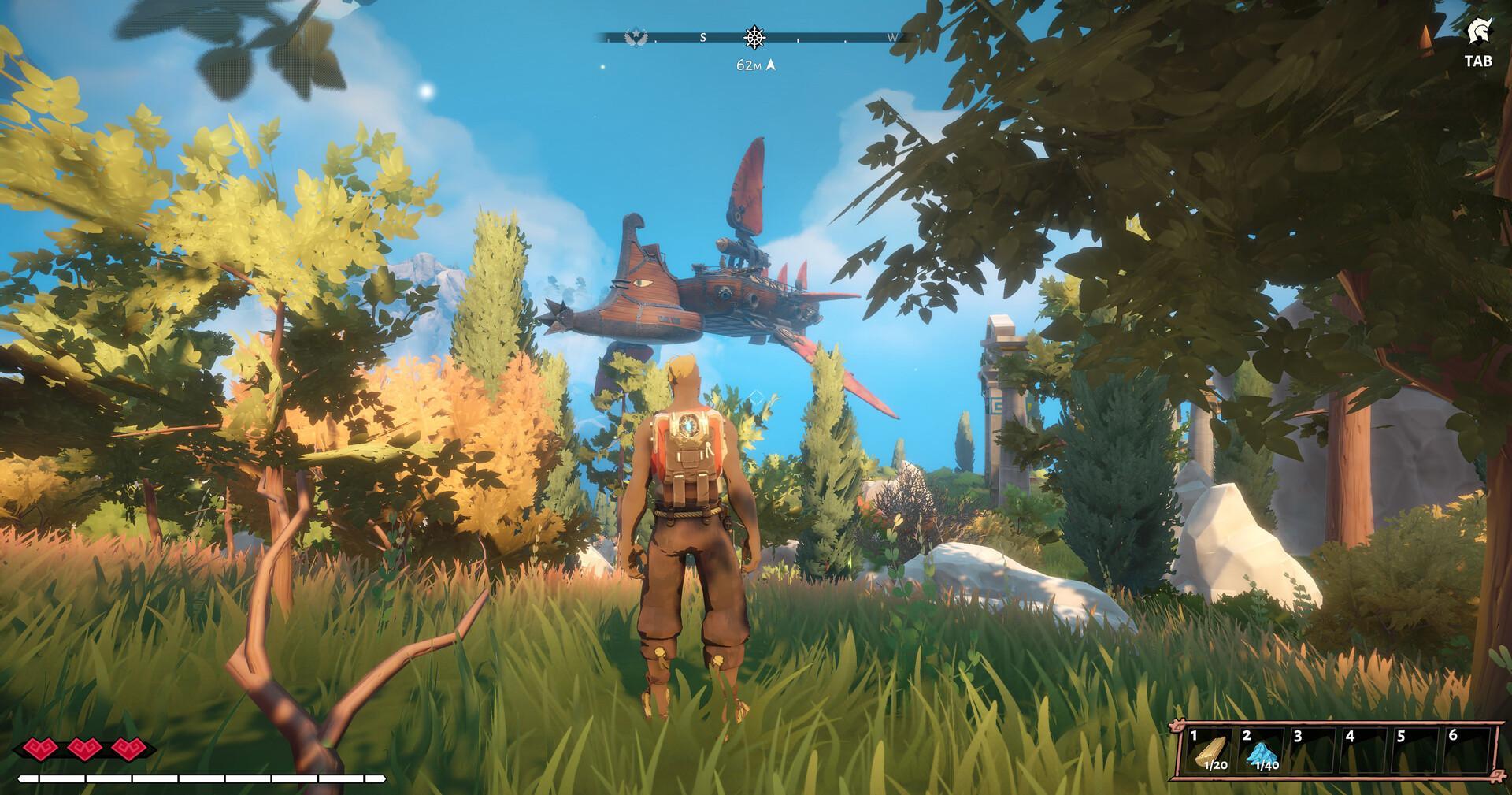The width and height of the screenshot is (1512, 795).
Task: Click the S direction marker on the compass
Action: pos(703,37)
